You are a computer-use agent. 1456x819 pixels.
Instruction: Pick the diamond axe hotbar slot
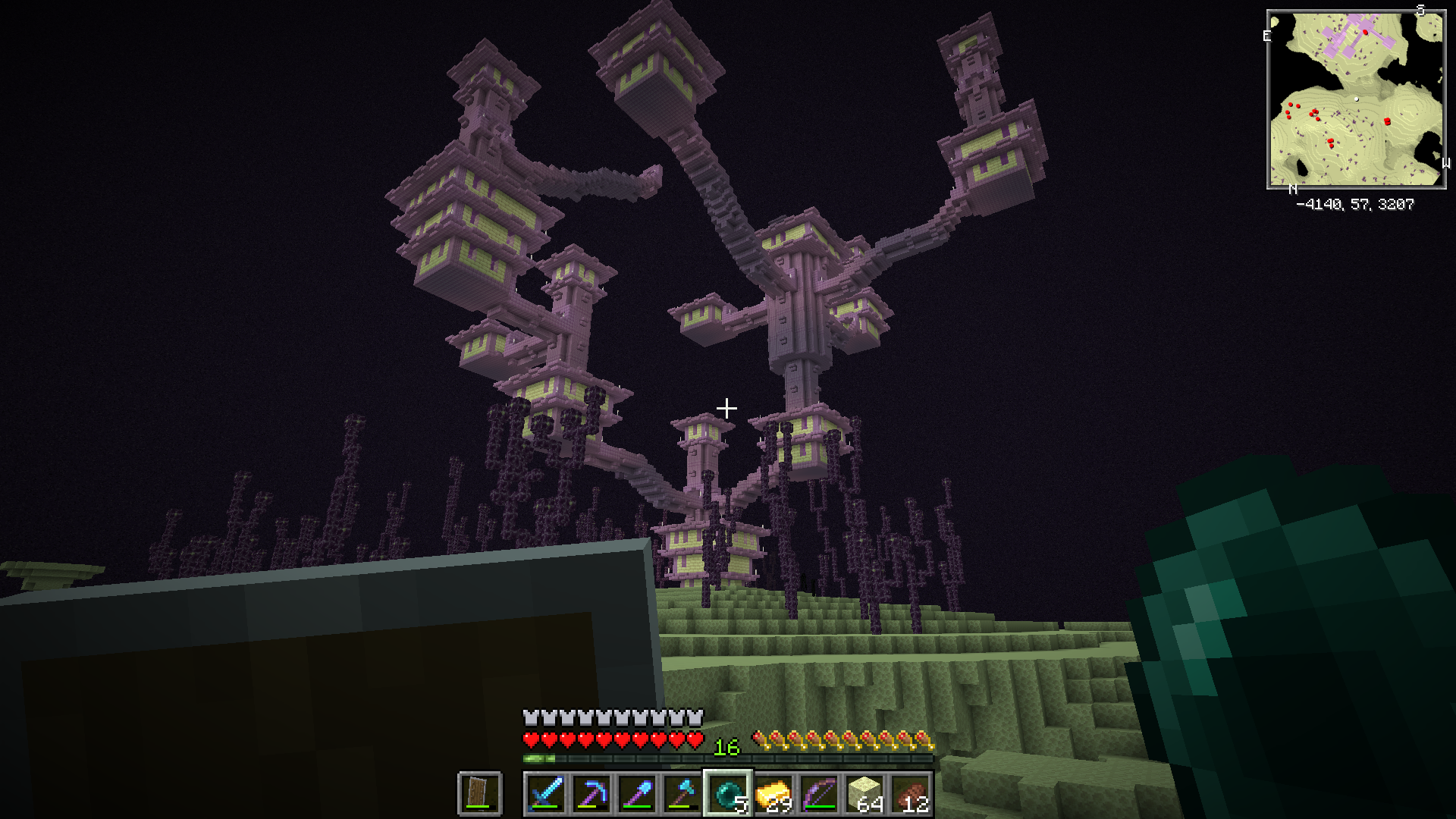tap(682, 793)
